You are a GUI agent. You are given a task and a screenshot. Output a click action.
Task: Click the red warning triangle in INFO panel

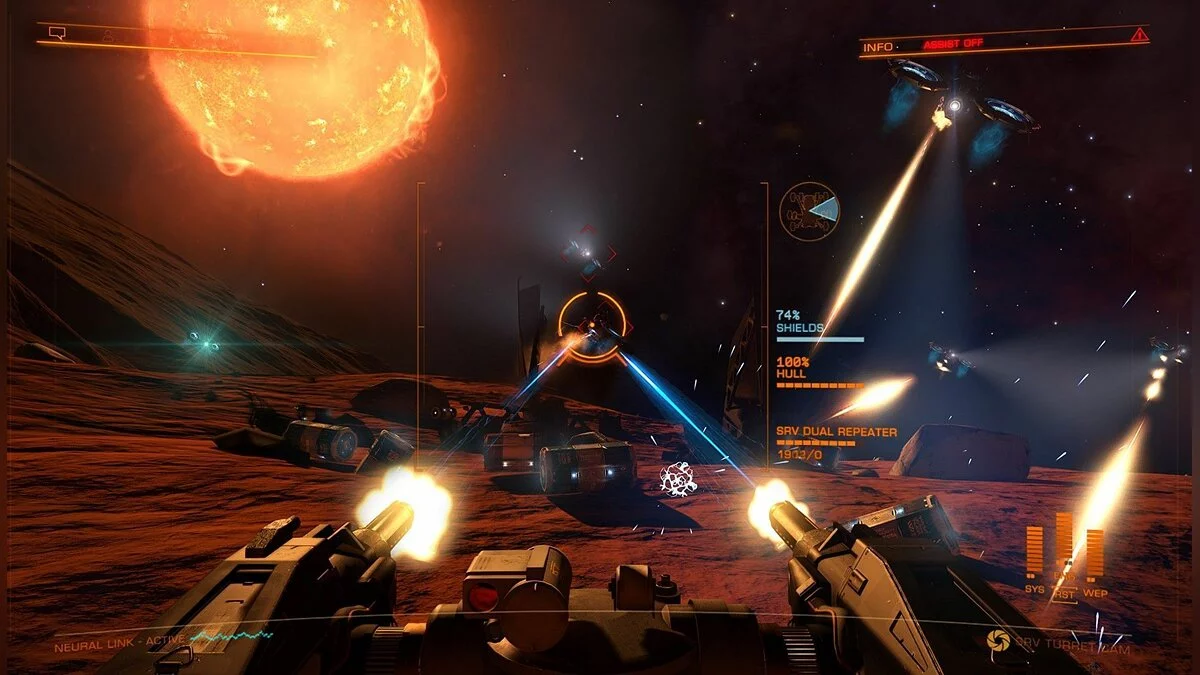pyautogui.click(x=1138, y=36)
